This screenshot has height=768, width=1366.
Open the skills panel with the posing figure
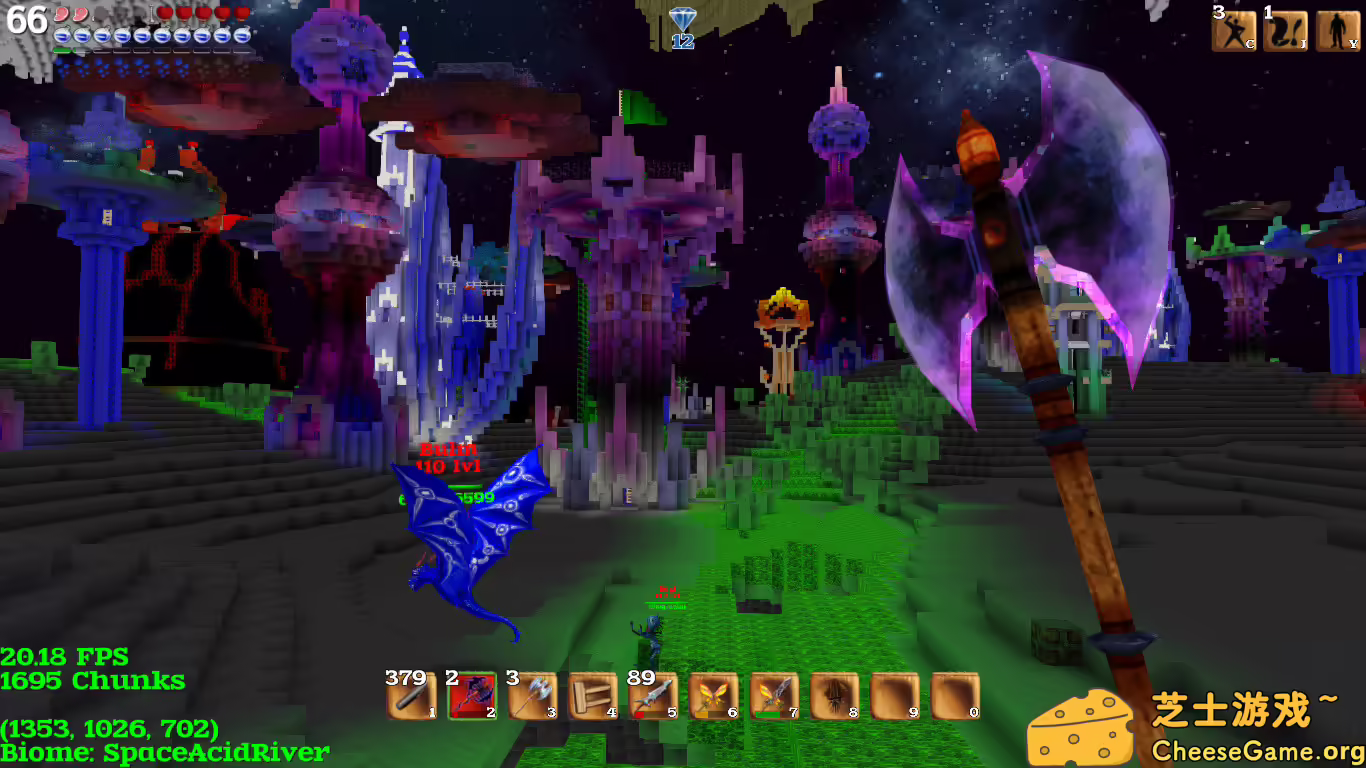[x=1233, y=31]
